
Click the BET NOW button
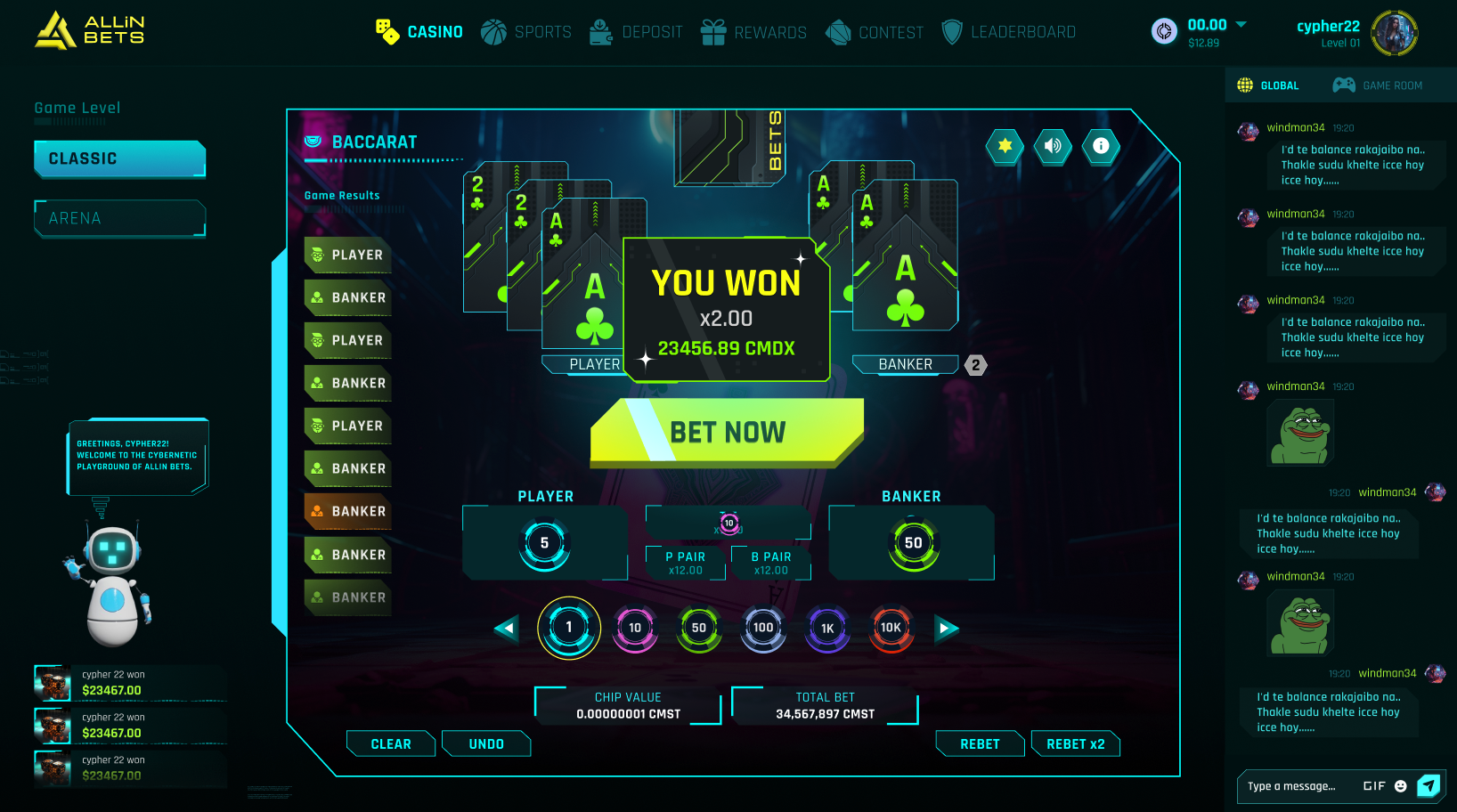click(727, 433)
